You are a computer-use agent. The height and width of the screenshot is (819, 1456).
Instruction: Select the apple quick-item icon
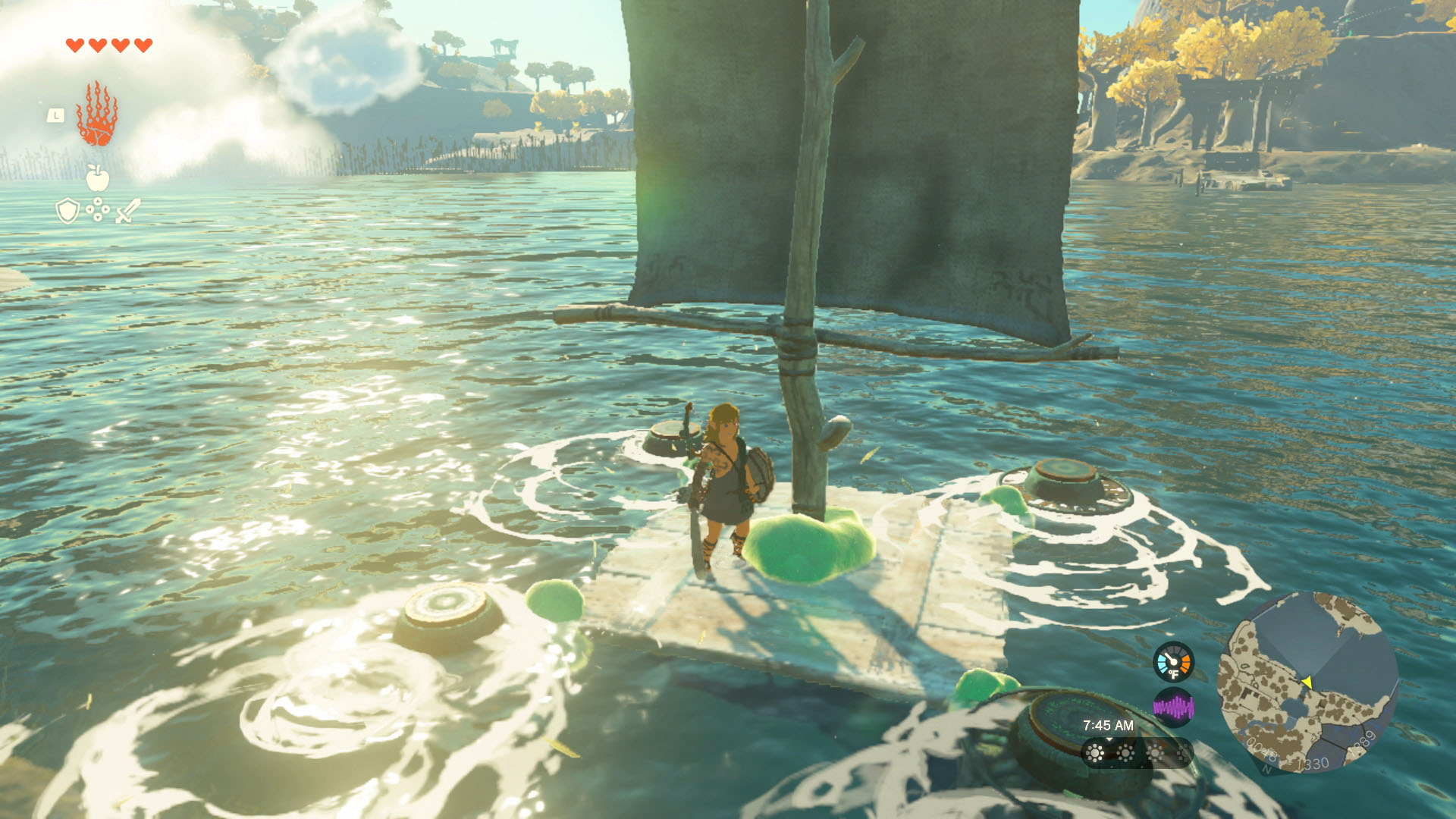click(x=97, y=178)
